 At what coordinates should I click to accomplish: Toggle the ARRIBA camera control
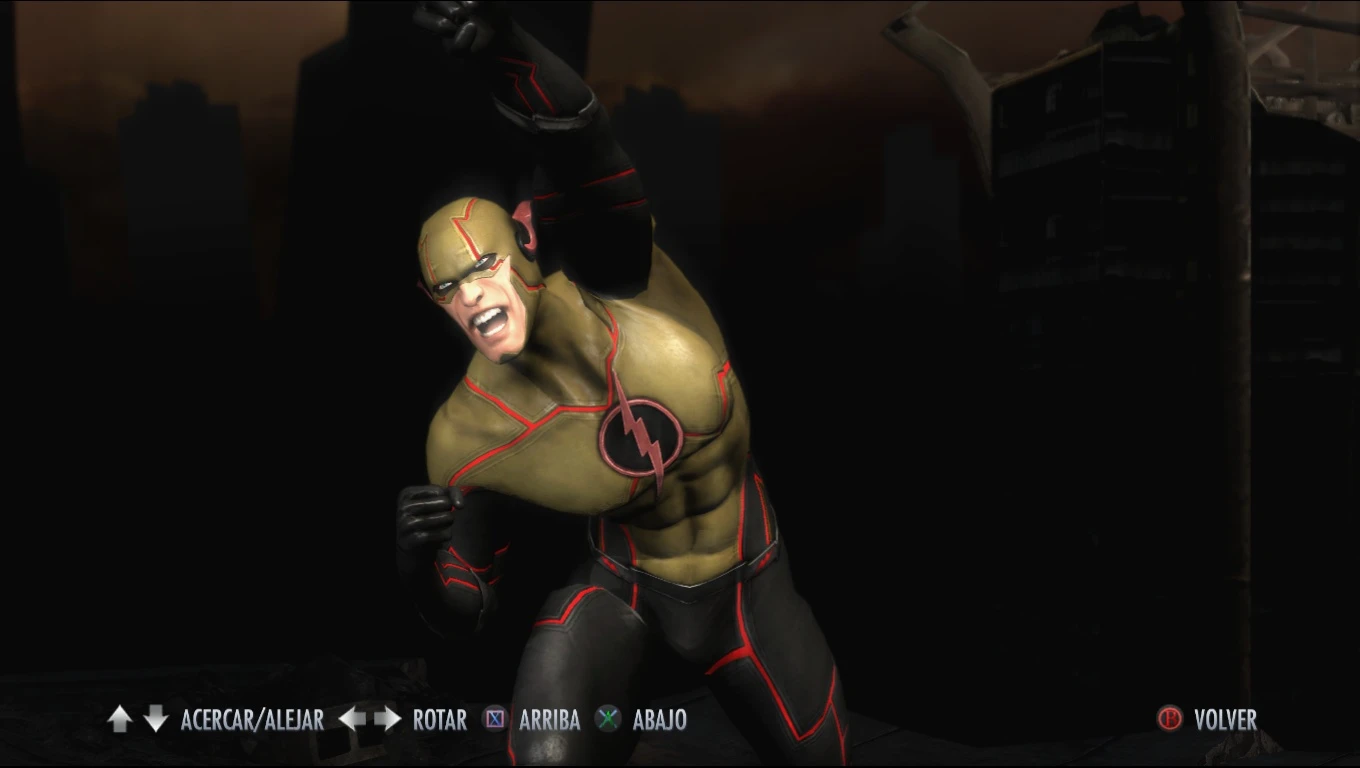coord(549,719)
